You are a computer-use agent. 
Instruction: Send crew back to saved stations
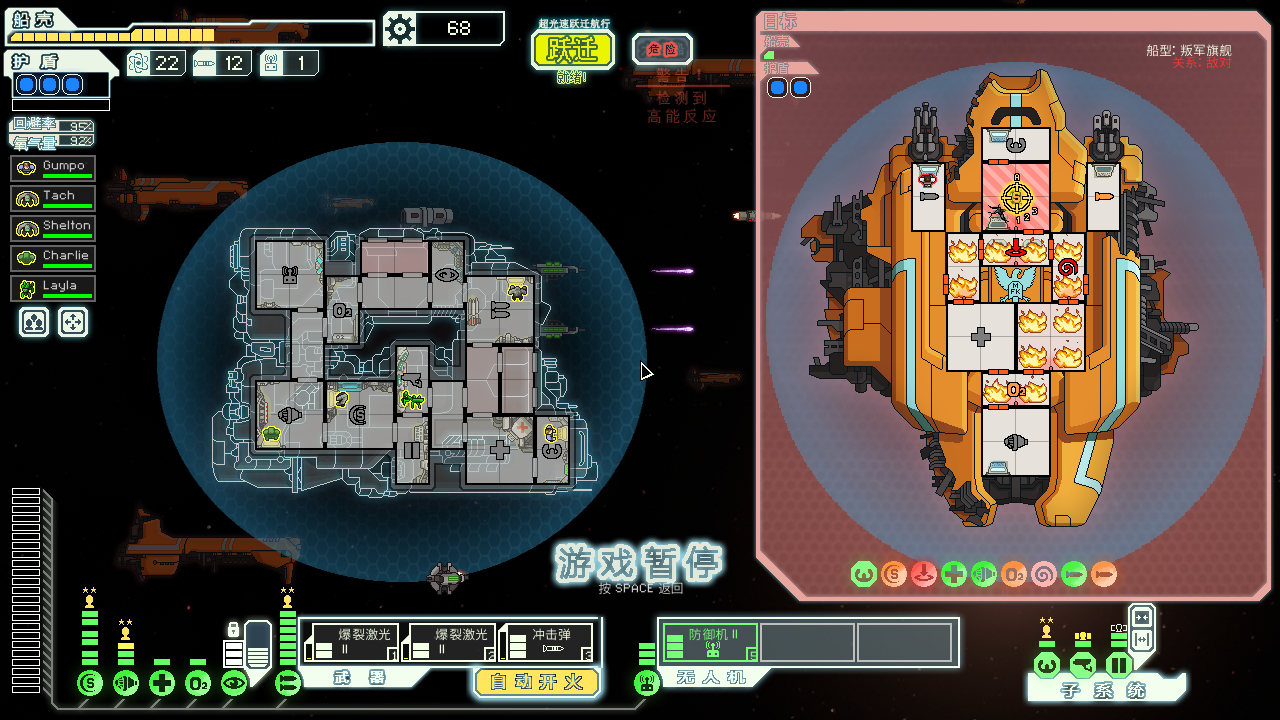73,321
